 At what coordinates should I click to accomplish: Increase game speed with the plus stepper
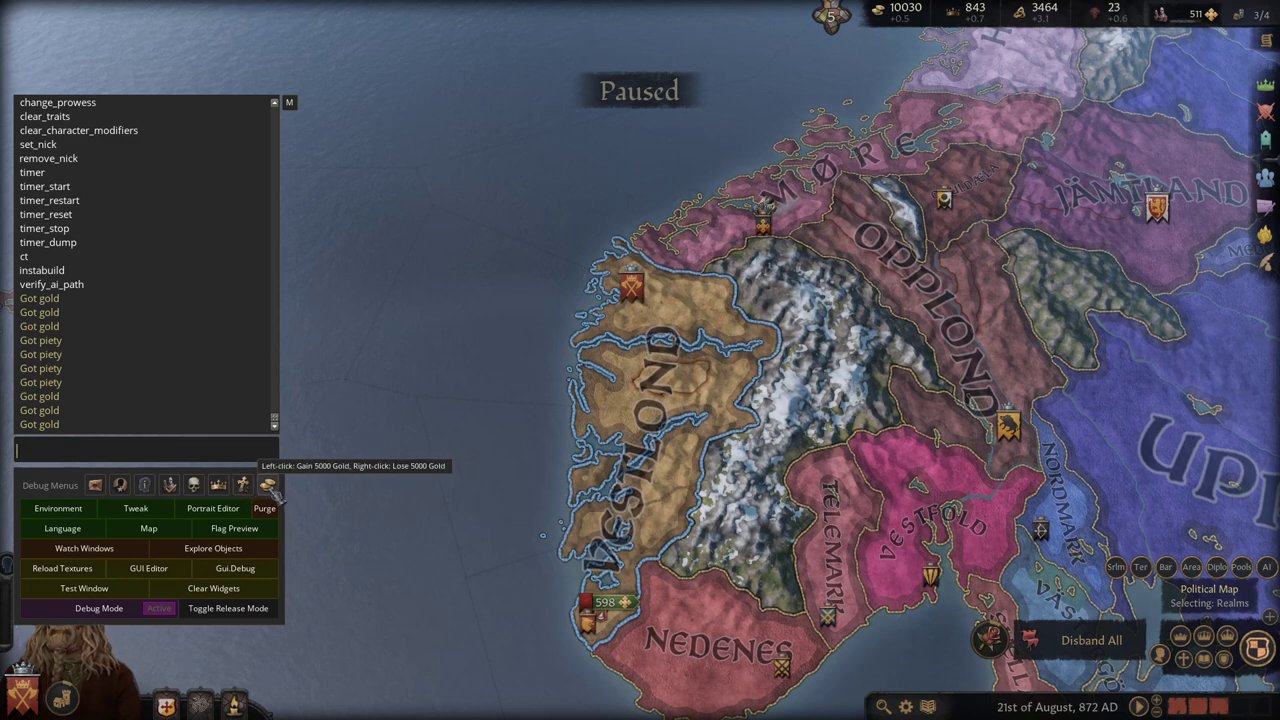coord(1156,699)
